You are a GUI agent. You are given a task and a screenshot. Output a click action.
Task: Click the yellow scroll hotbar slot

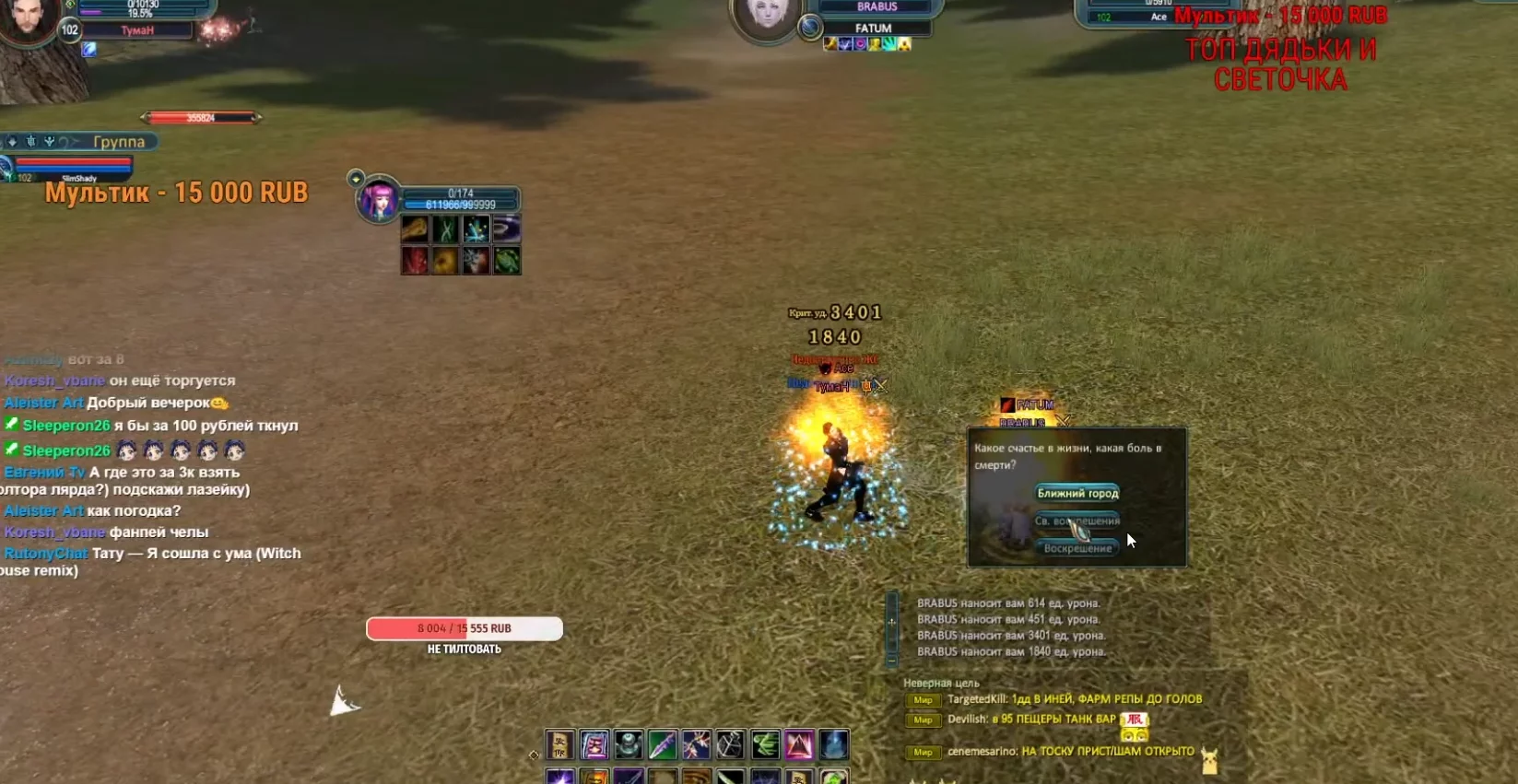tap(559, 744)
